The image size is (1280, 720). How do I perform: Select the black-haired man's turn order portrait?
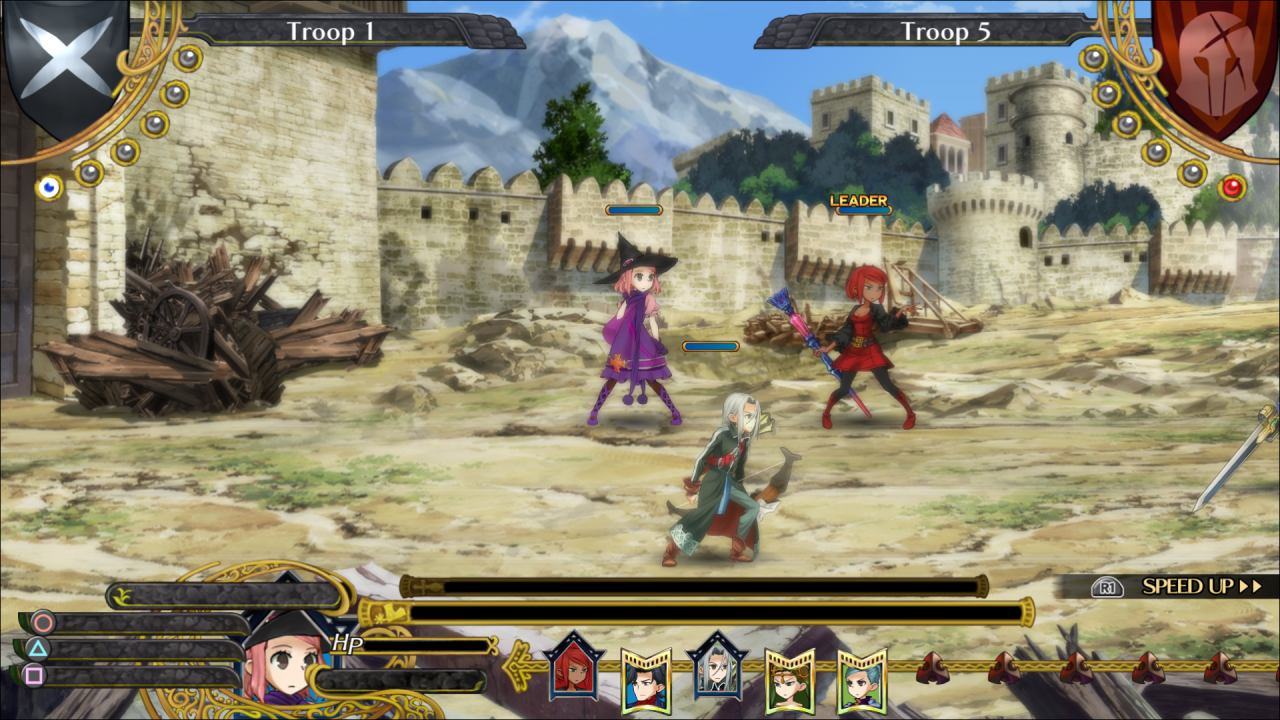click(x=645, y=680)
